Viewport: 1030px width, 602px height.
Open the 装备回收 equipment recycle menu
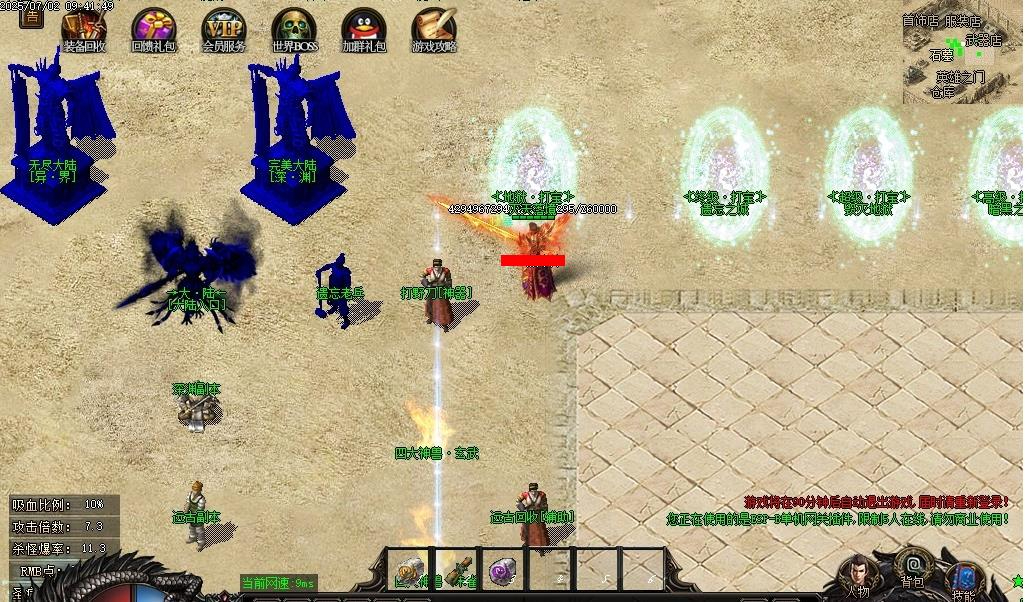[x=84, y=29]
